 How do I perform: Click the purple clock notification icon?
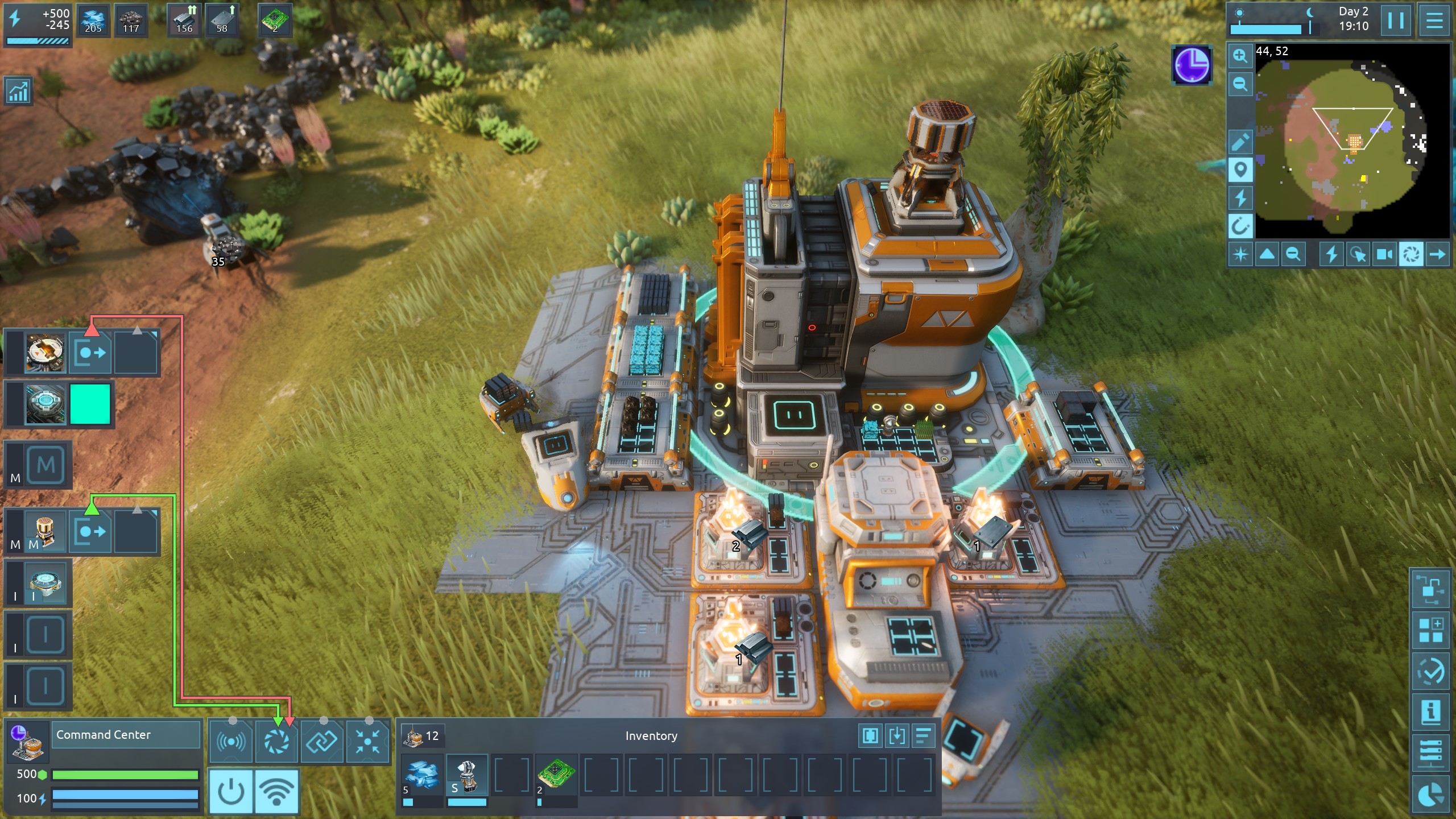[1192, 65]
